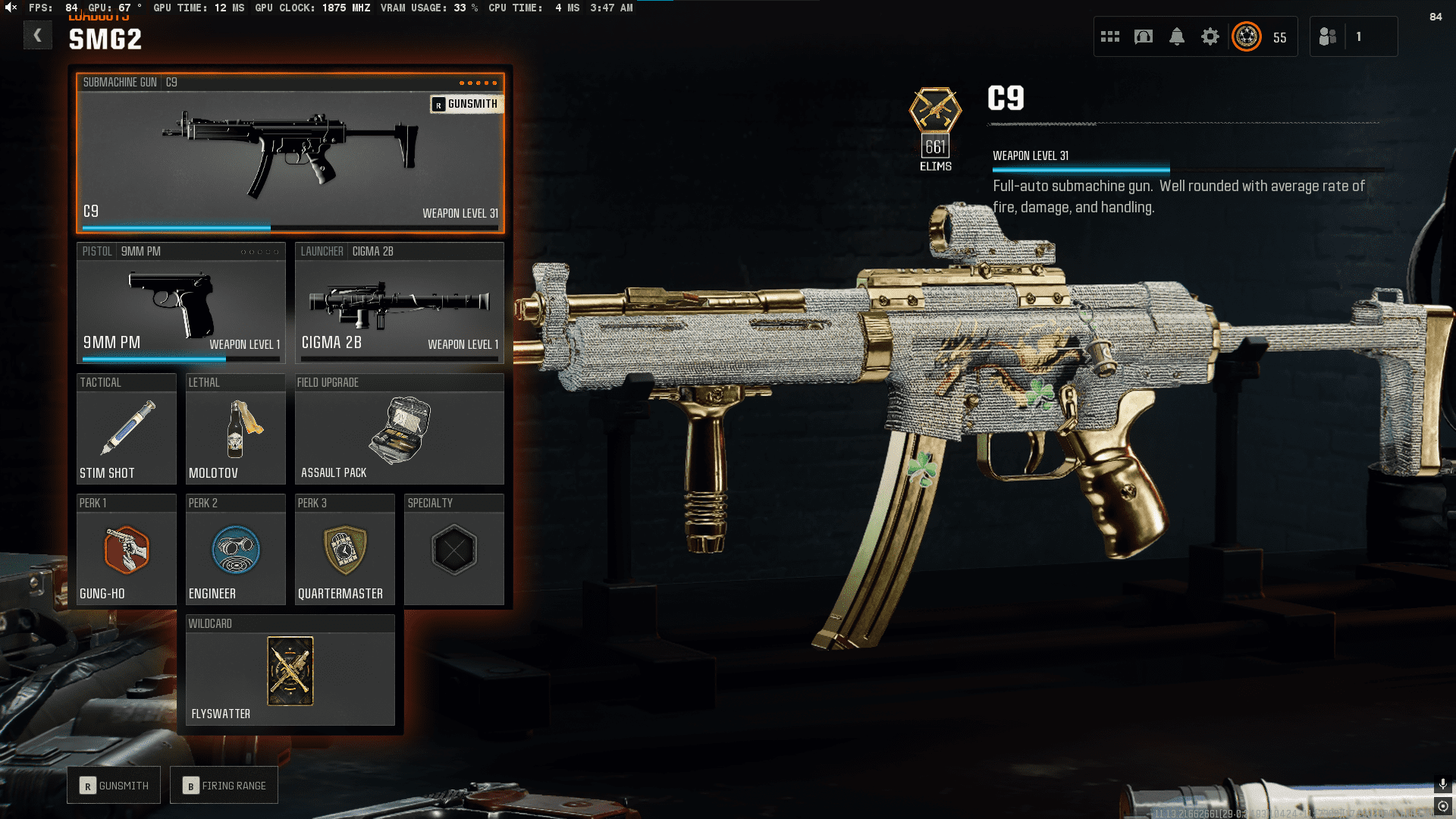Viewport: 1456px width, 819px height.
Task: Click the empty Specialty slot
Action: [x=453, y=550]
